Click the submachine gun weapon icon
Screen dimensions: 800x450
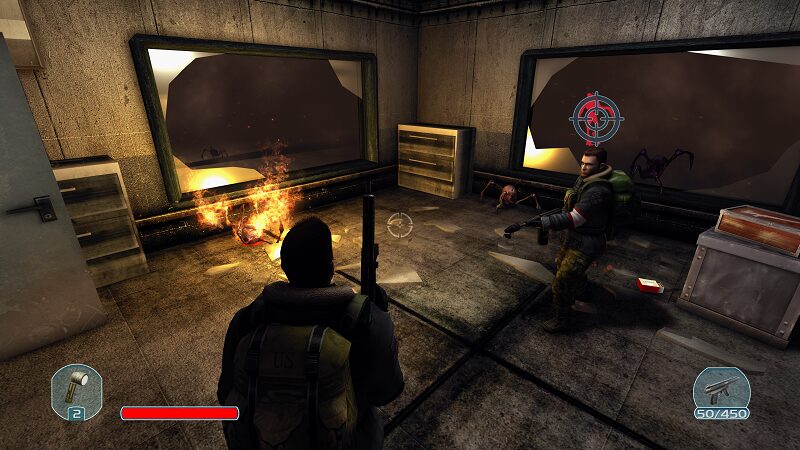720,389
